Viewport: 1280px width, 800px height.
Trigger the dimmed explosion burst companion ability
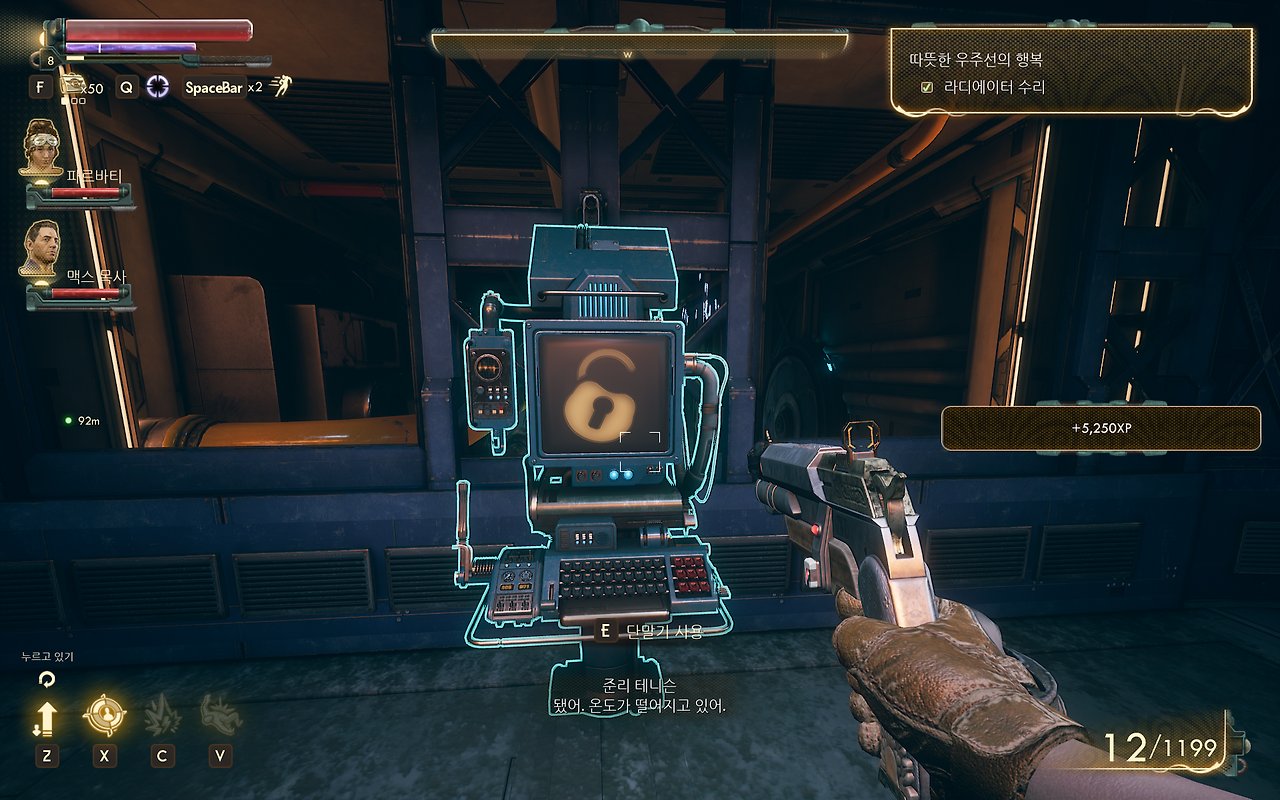pos(162,715)
